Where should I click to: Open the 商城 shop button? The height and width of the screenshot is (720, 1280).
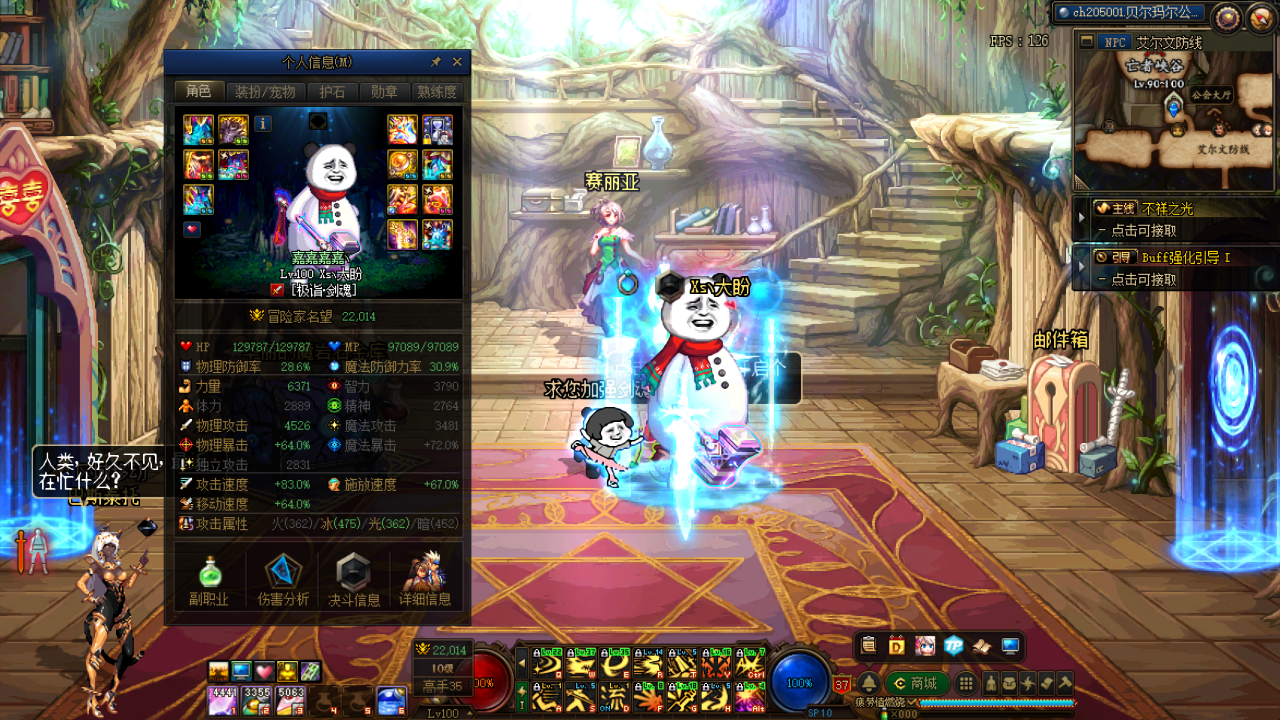[x=916, y=684]
